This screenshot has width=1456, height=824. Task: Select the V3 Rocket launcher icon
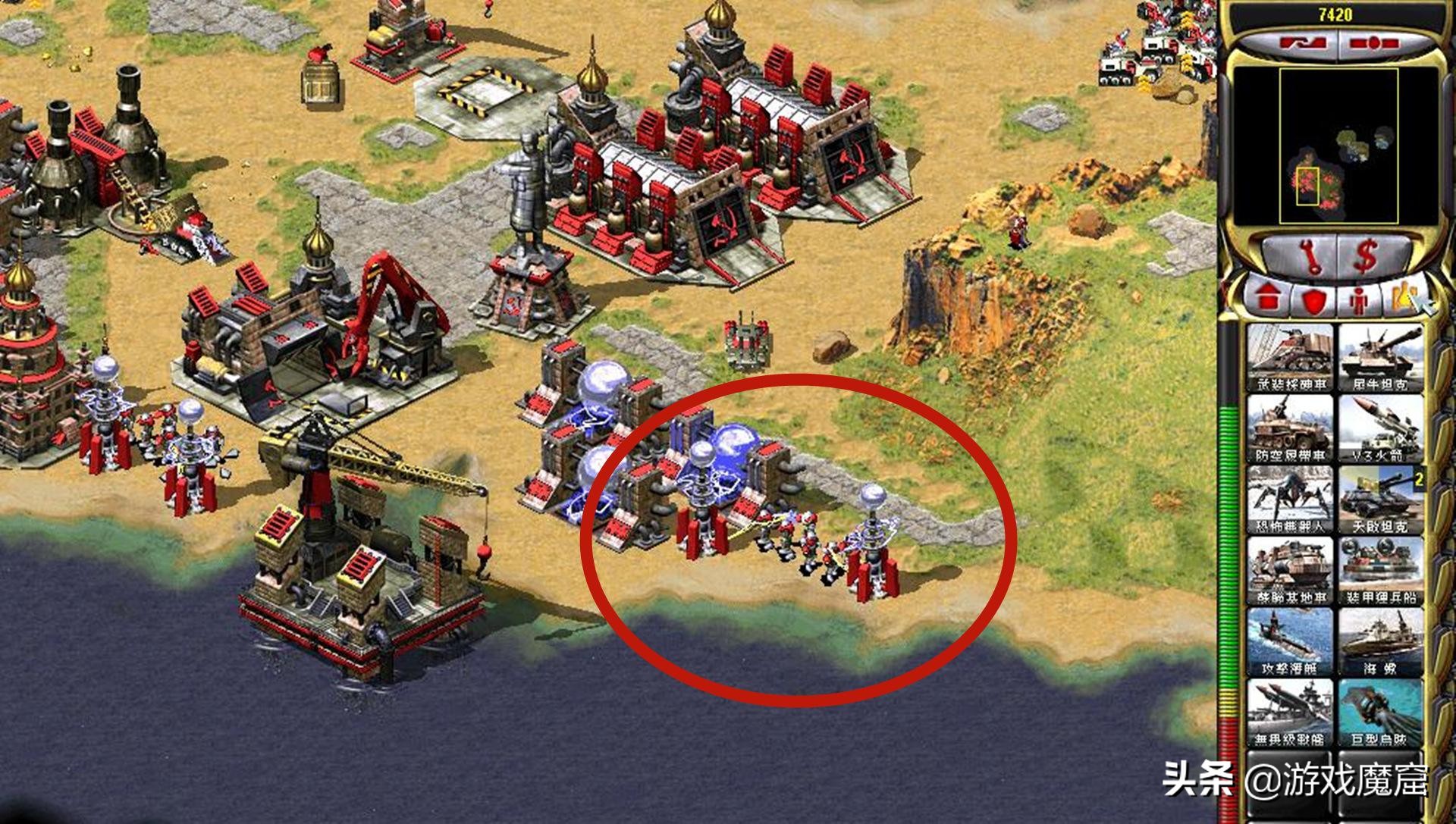pos(1380,428)
